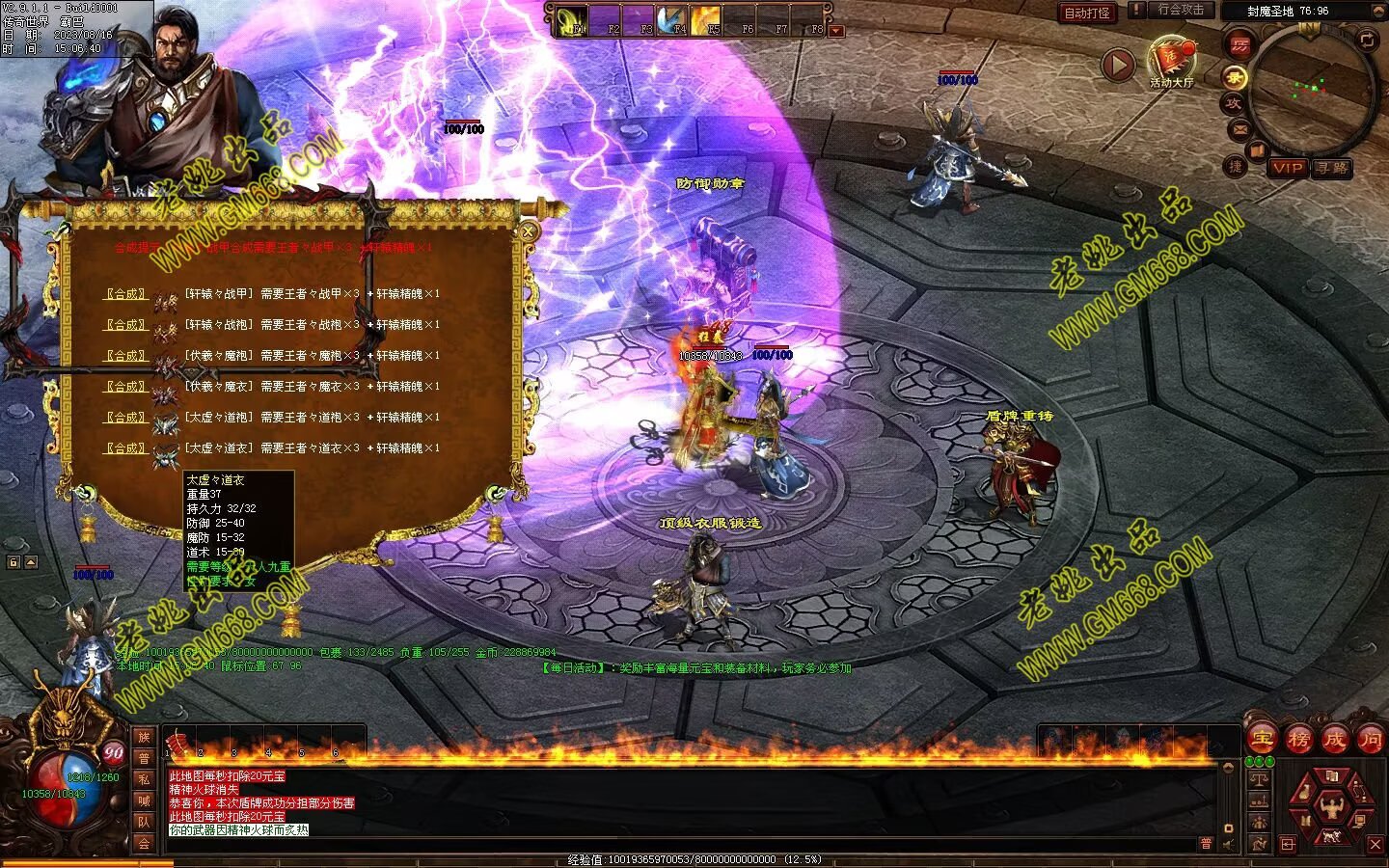Viewport: 1389px width, 868px height.
Task: Close the synthesis panel with the X button
Action: [x=528, y=231]
